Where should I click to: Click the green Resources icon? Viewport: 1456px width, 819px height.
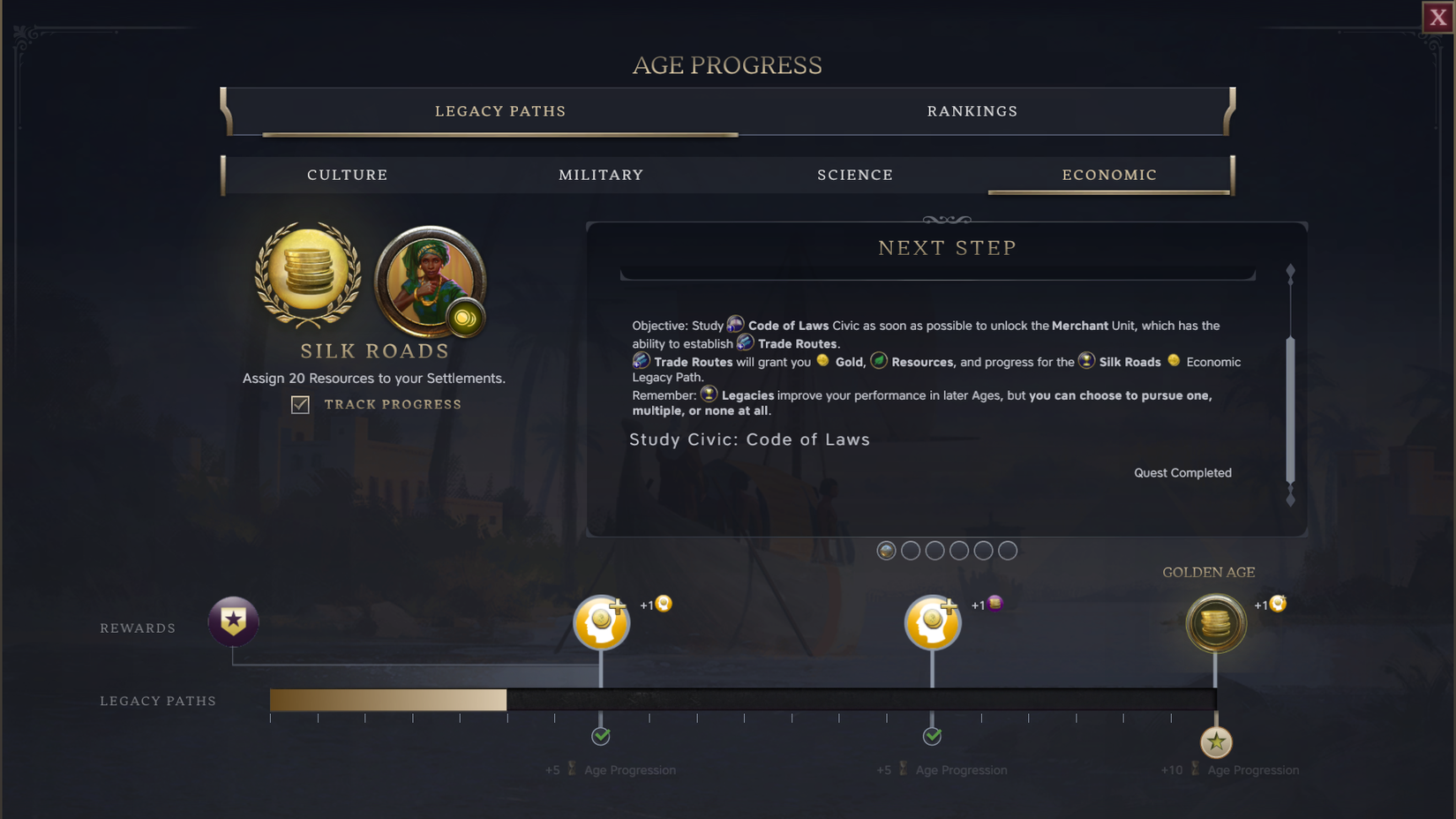(x=877, y=360)
